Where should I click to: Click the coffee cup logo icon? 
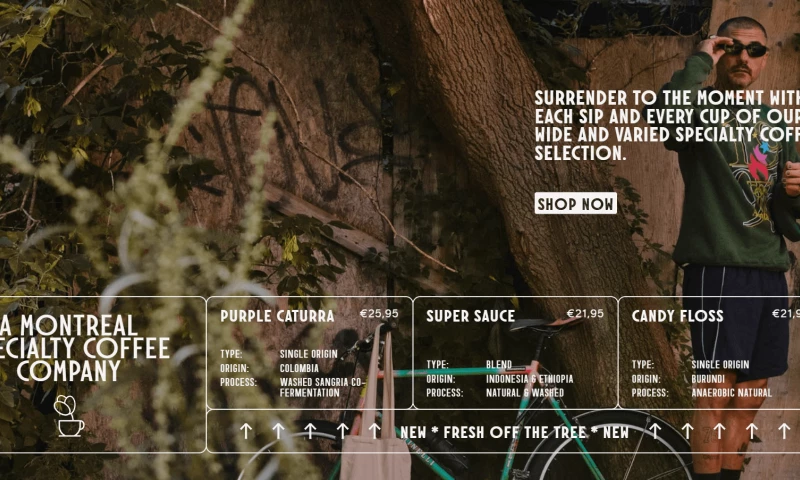click(69, 416)
